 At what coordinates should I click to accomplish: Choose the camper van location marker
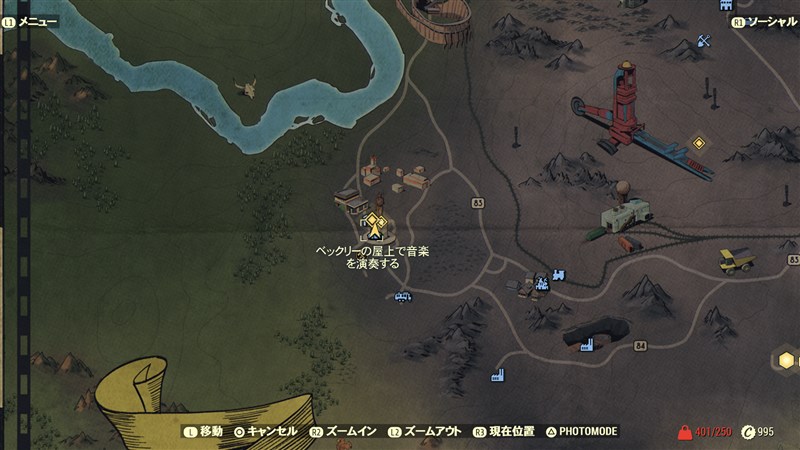[x=403, y=296]
